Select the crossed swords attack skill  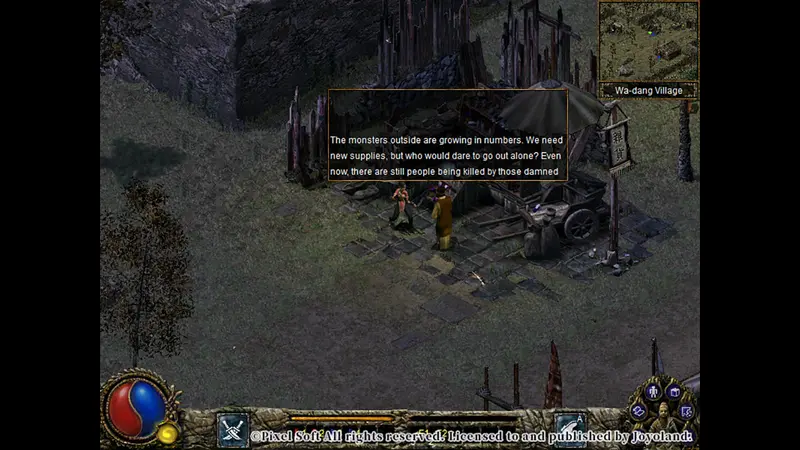[x=233, y=429]
